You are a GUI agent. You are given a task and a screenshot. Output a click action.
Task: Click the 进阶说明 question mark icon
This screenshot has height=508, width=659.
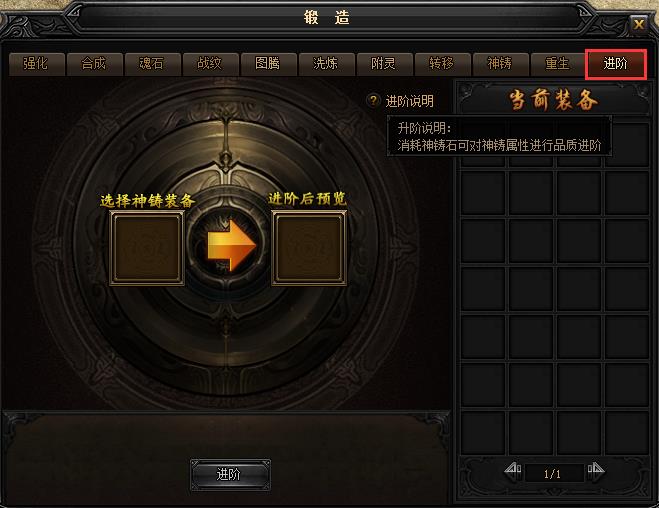click(x=374, y=101)
